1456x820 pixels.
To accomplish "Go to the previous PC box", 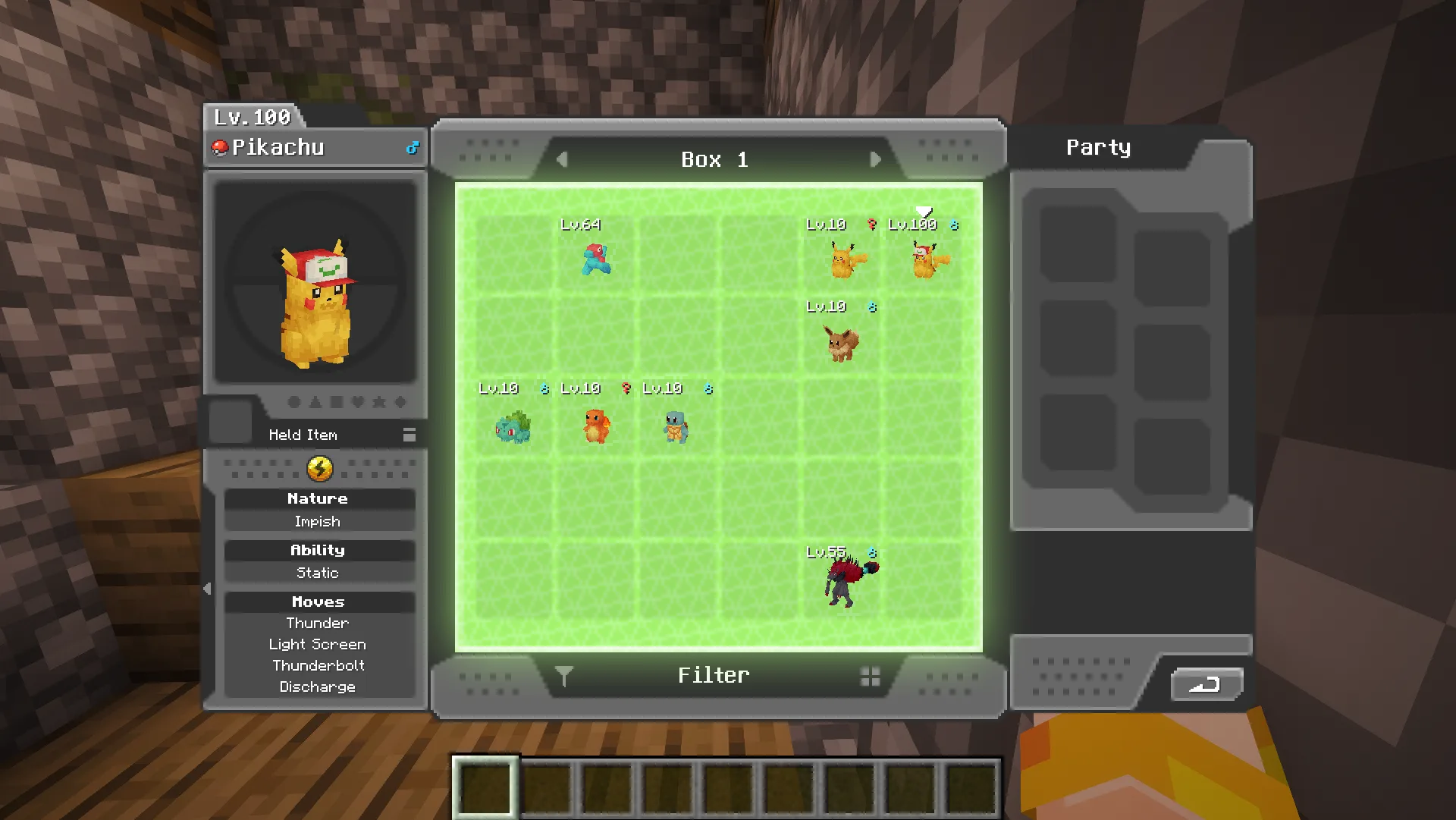I will (x=562, y=159).
